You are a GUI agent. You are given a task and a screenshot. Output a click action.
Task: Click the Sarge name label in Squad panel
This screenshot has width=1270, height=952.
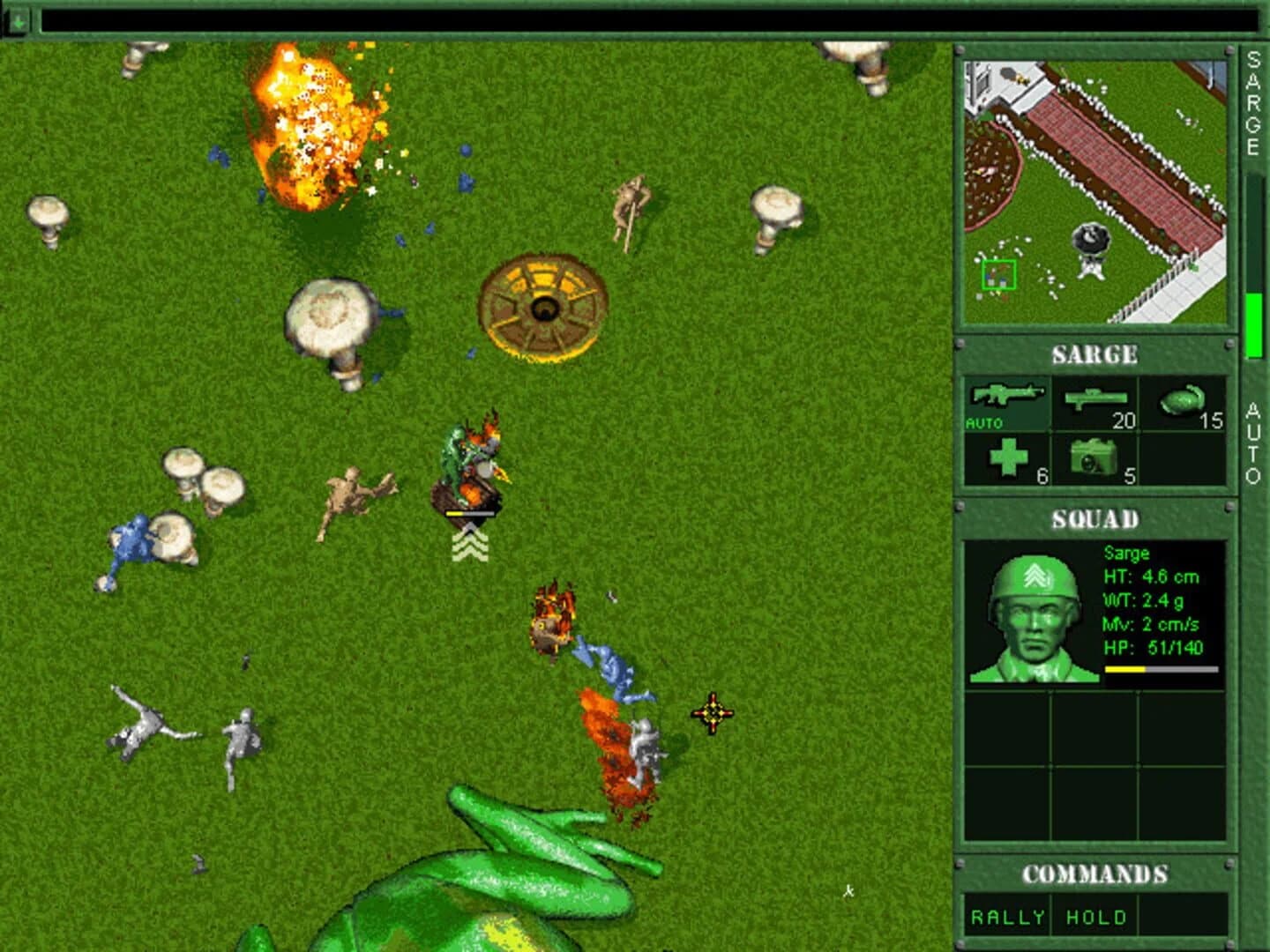[1126, 554]
